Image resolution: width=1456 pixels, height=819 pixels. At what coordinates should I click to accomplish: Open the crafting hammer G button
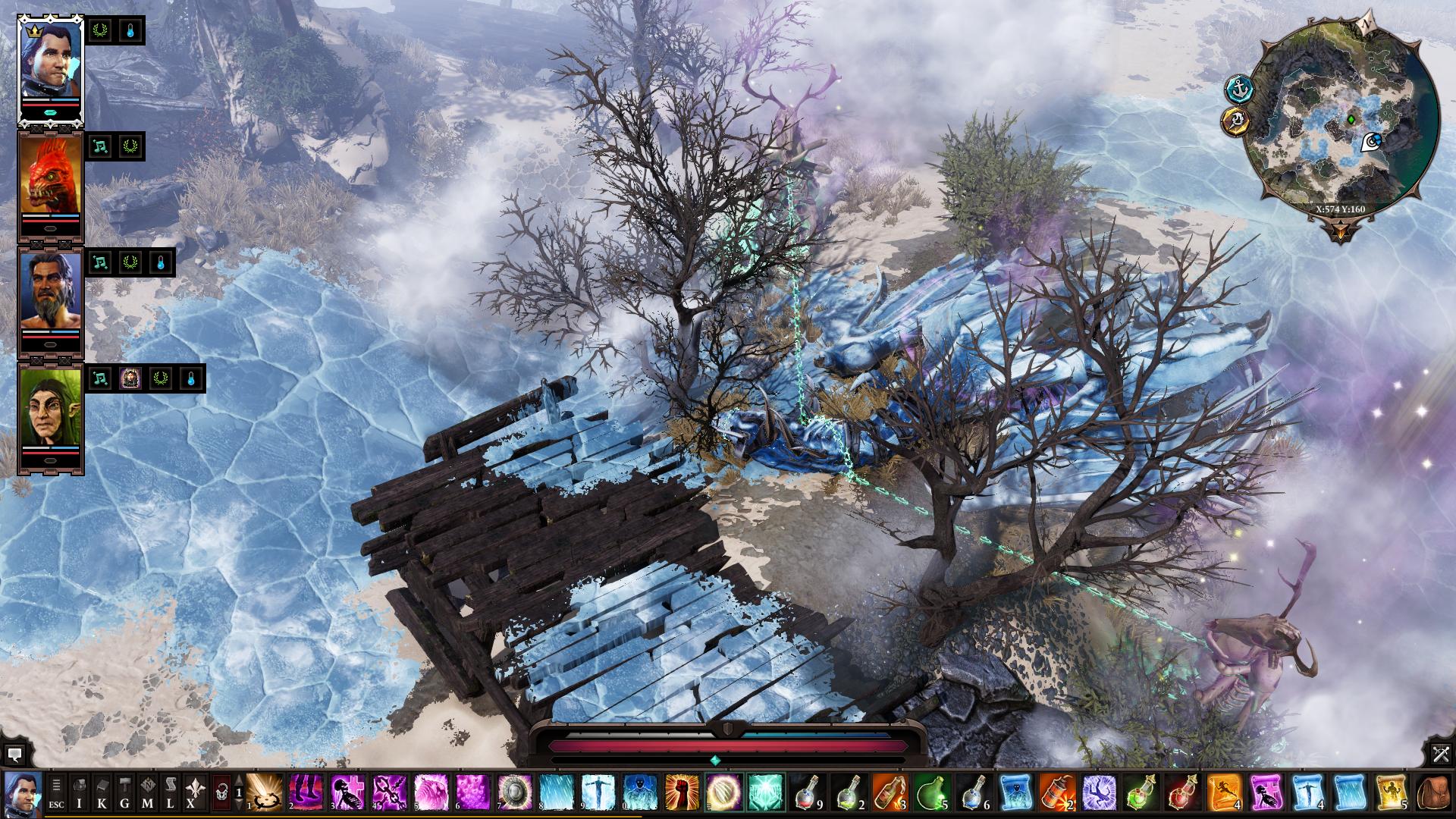(124, 793)
